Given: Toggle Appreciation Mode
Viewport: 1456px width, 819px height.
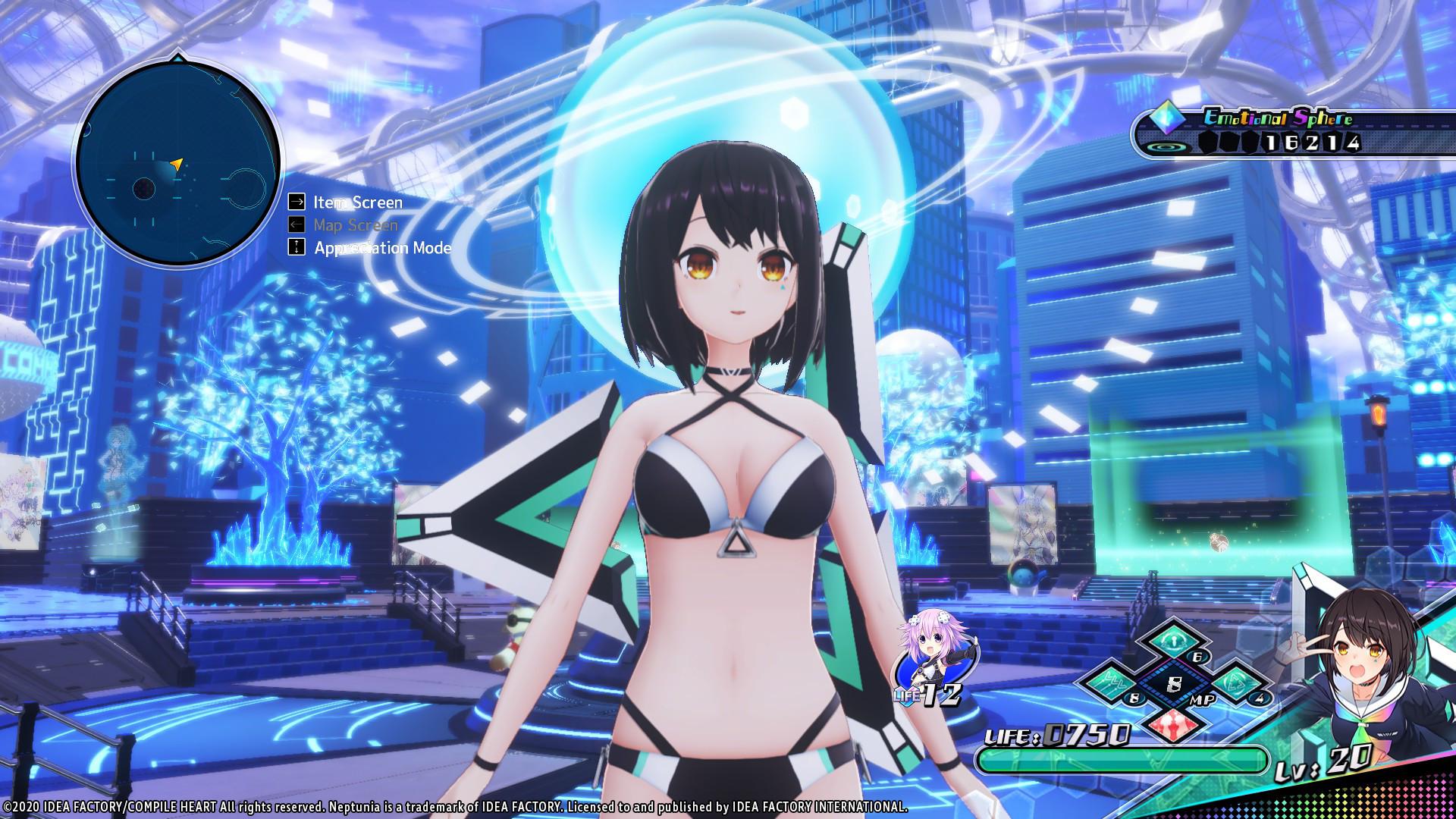Looking at the screenshot, I should [381, 247].
